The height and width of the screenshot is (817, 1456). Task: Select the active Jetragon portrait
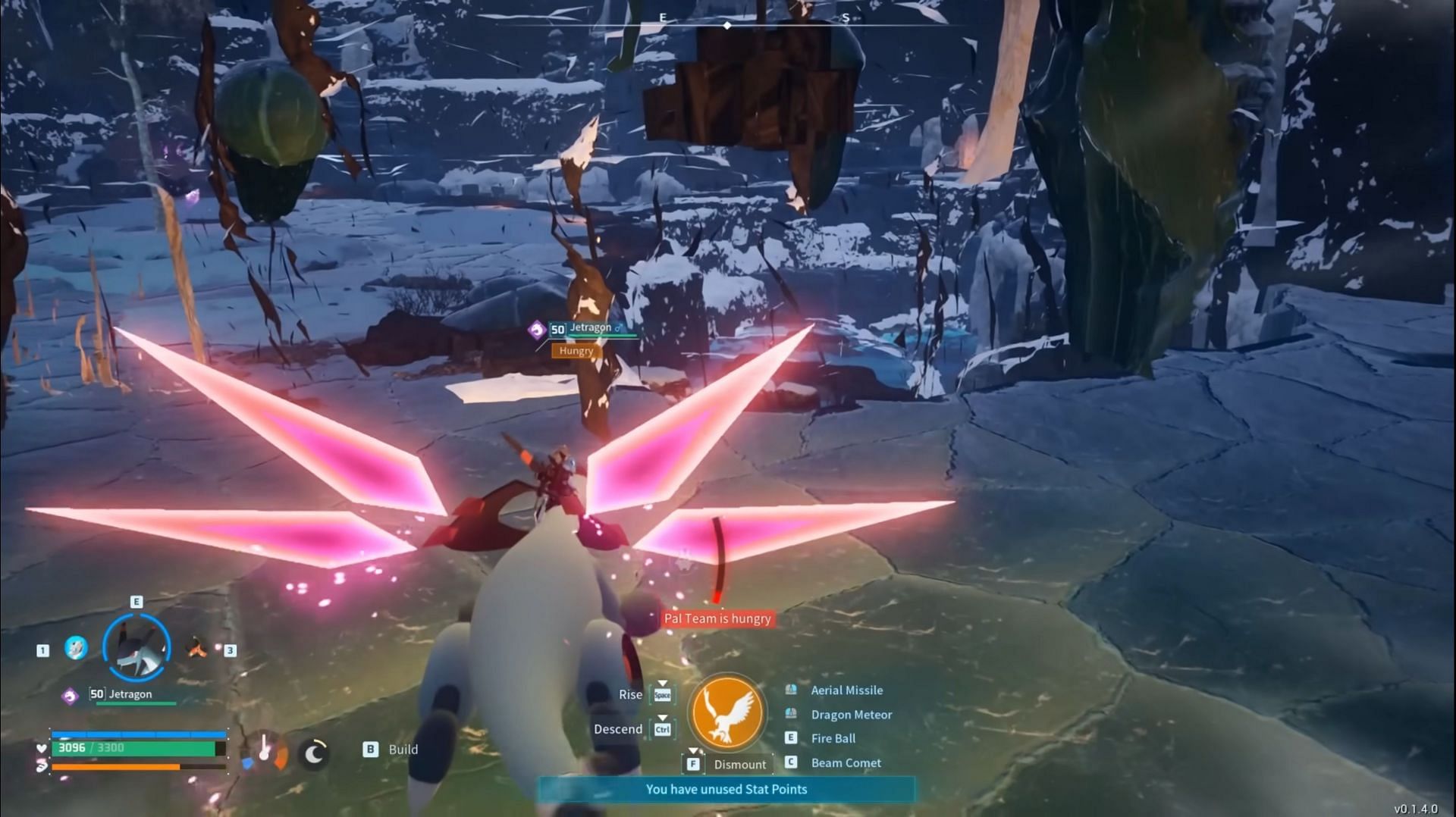136,648
